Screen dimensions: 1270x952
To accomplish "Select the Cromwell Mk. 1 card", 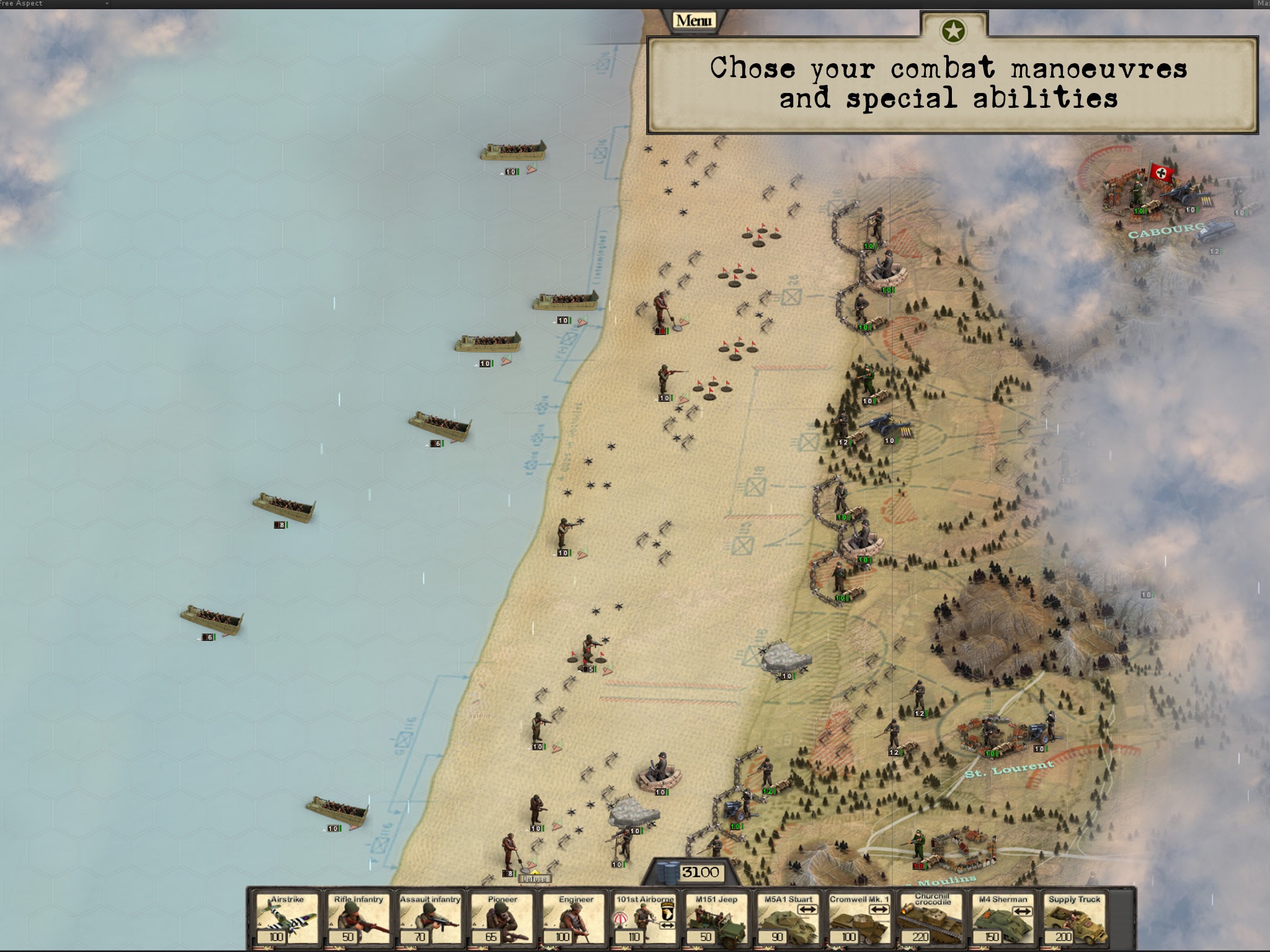I will click(x=859, y=919).
